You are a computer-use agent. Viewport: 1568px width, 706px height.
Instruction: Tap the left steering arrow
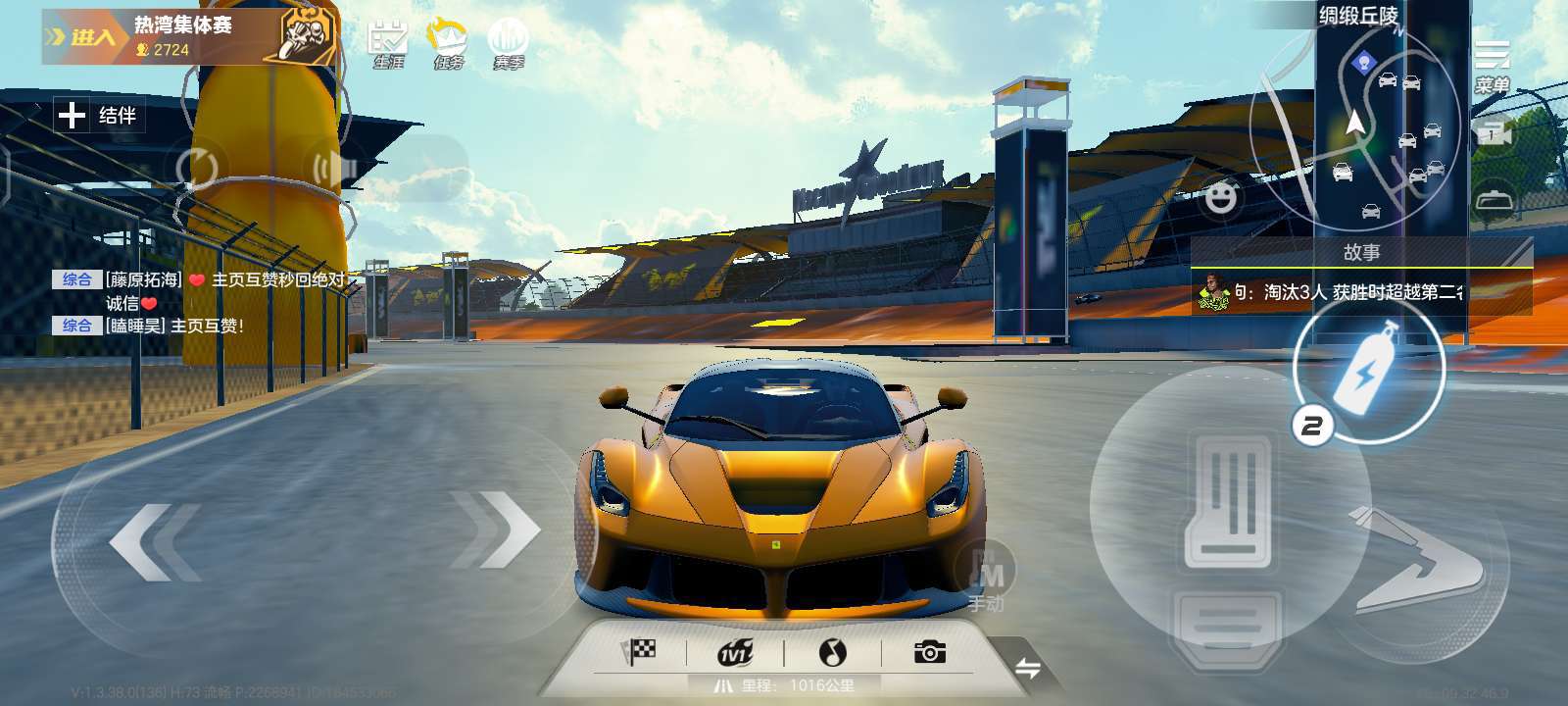pos(155,541)
